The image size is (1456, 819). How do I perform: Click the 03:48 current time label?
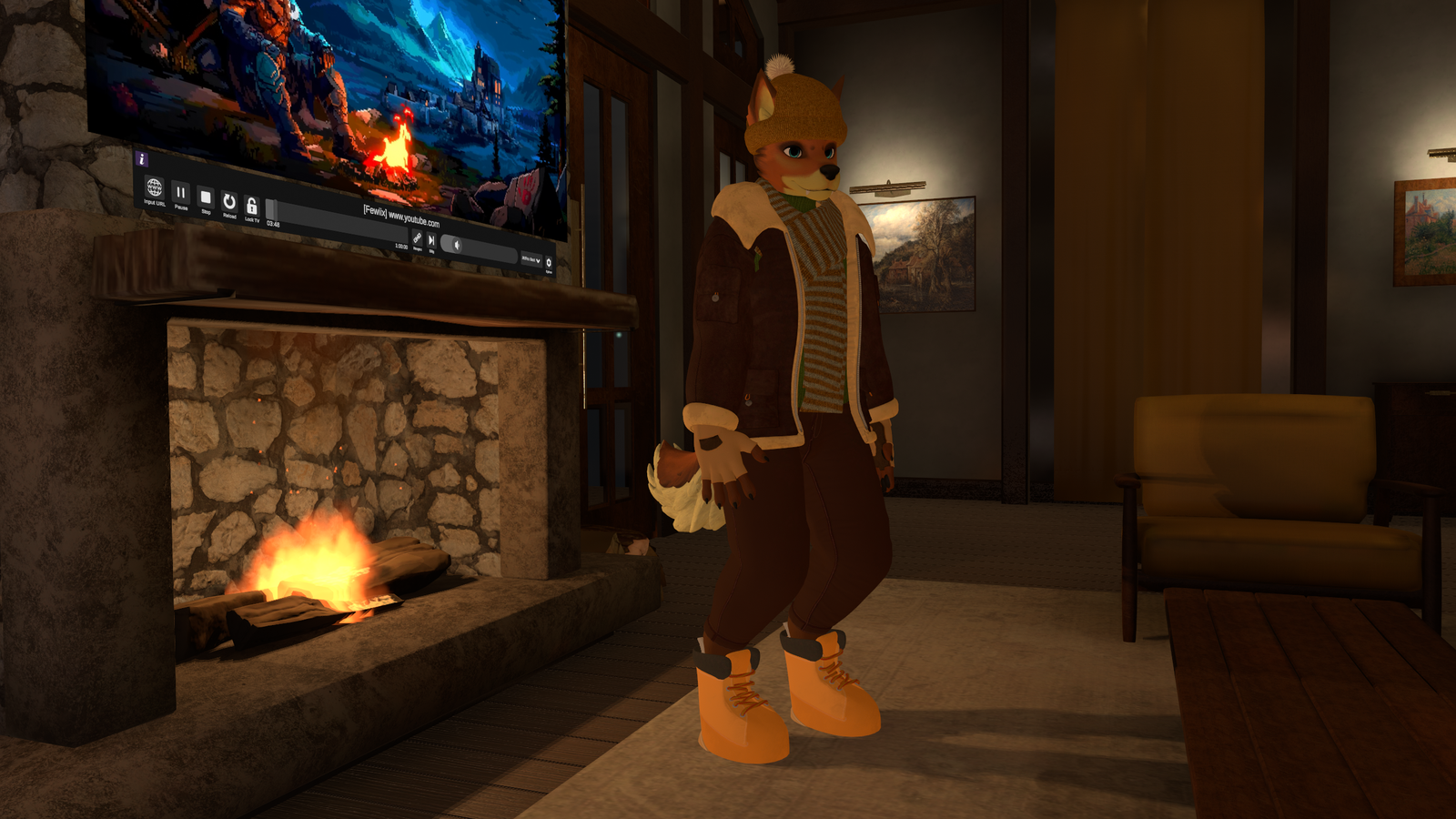[272, 222]
